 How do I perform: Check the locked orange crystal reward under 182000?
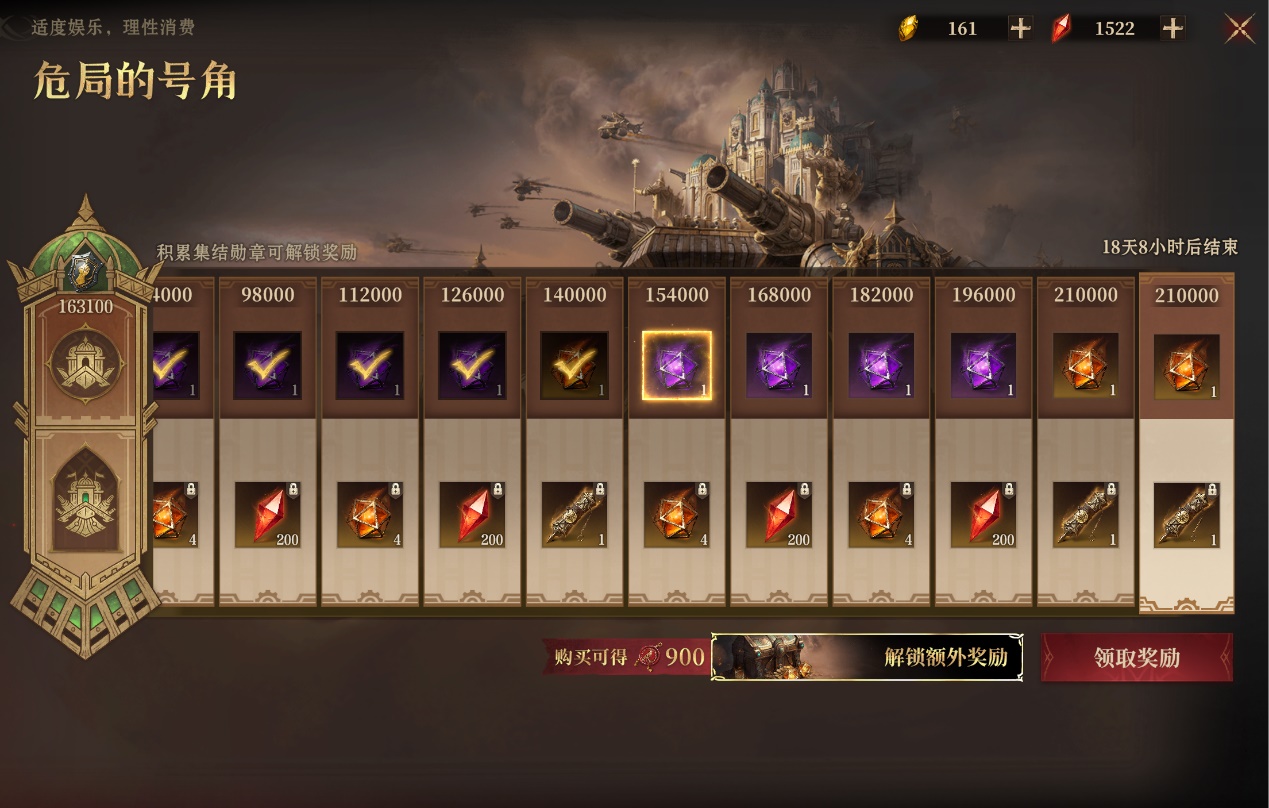[881, 515]
